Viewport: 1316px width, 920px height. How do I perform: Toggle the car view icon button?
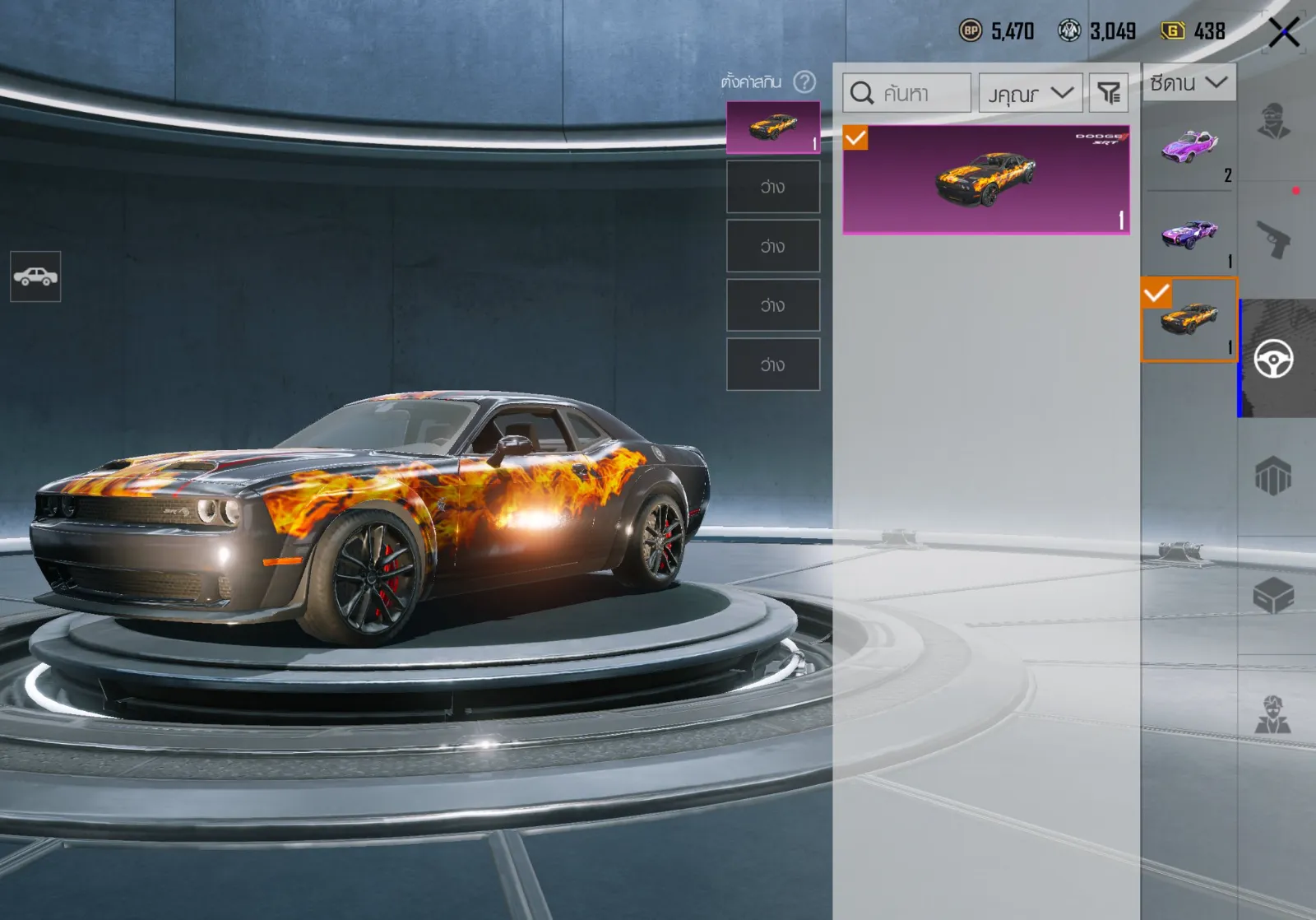tap(35, 276)
